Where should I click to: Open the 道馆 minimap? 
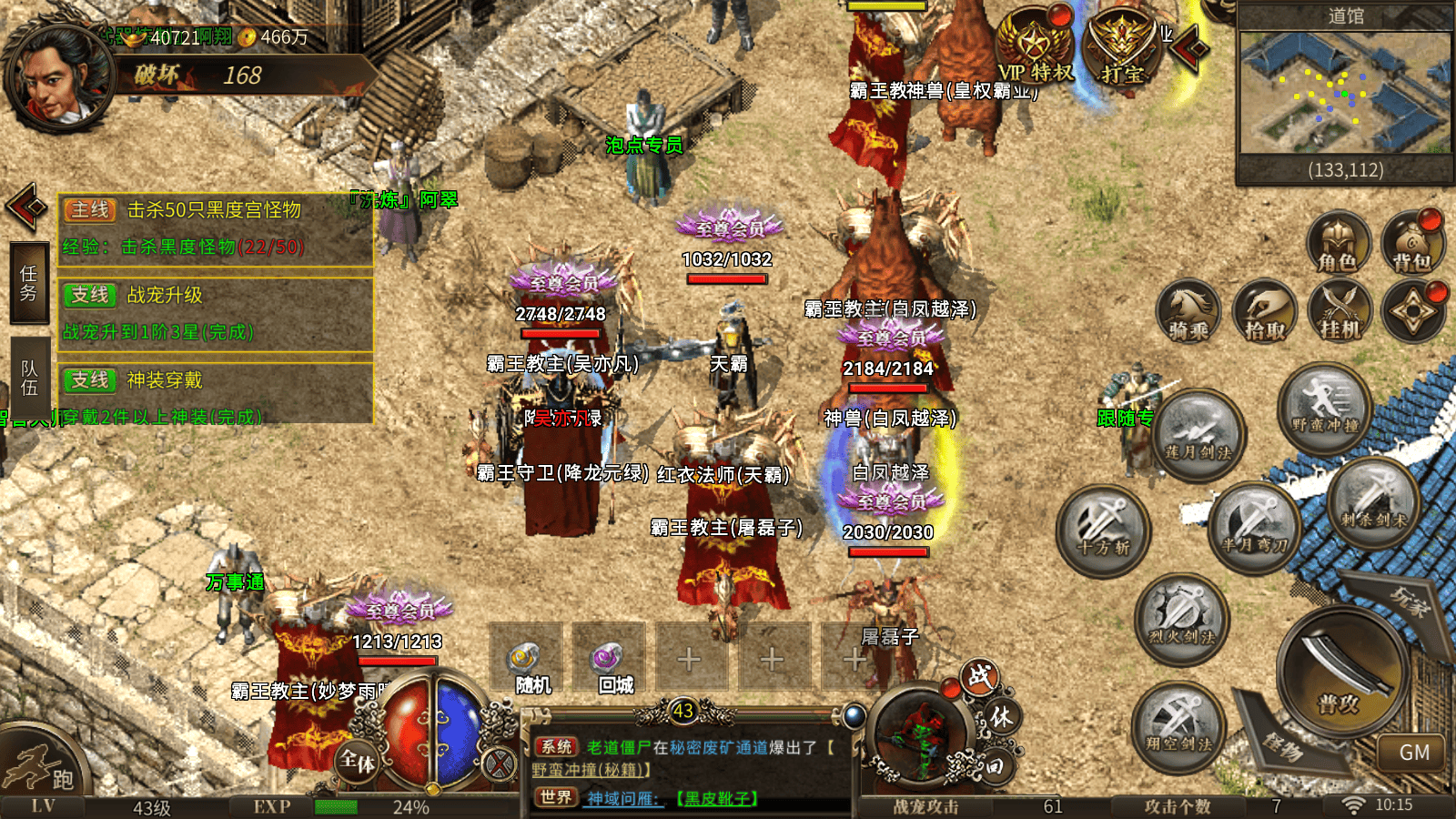1345,93
